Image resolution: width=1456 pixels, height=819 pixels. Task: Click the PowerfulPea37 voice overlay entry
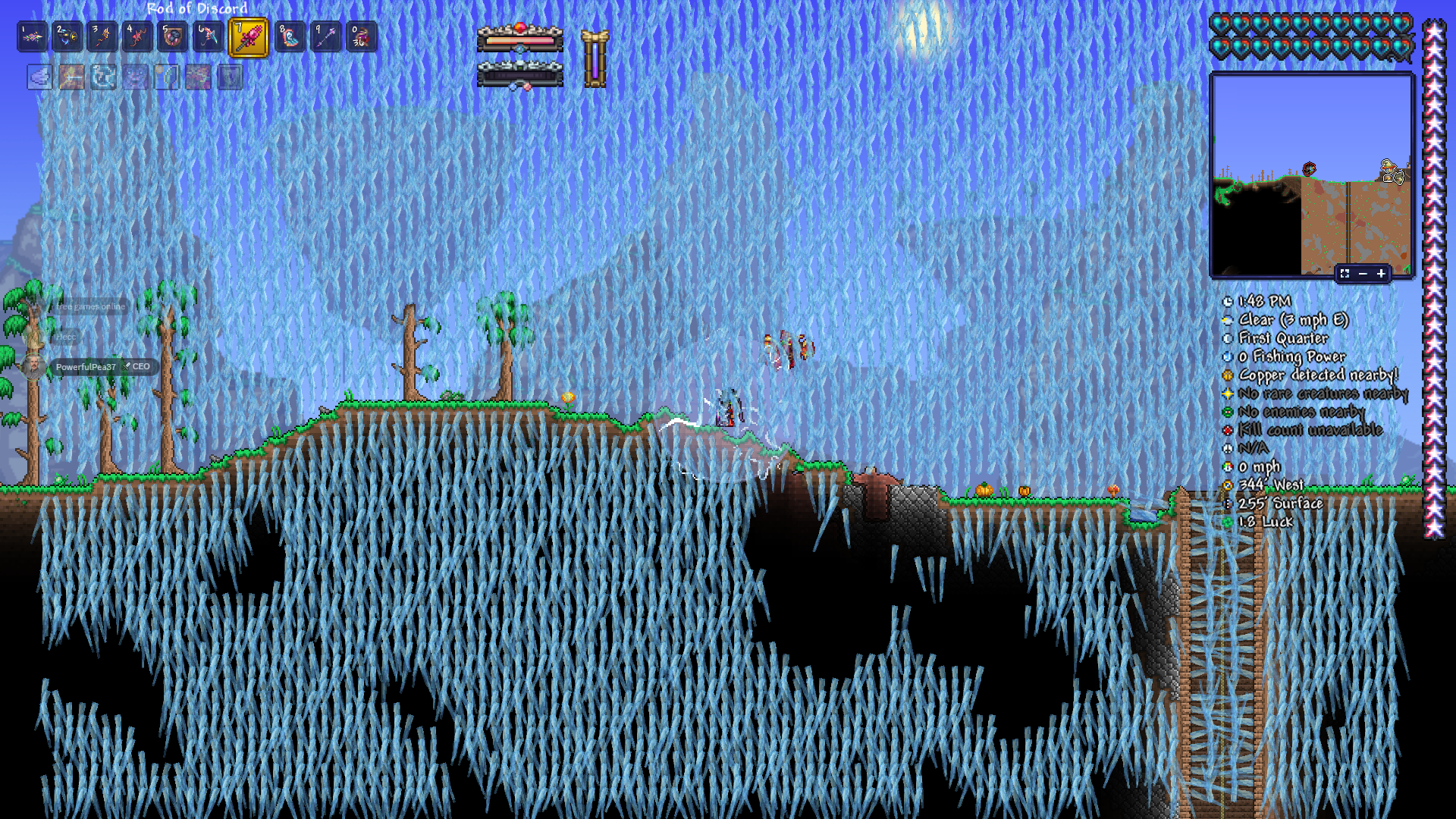[86, 367]
